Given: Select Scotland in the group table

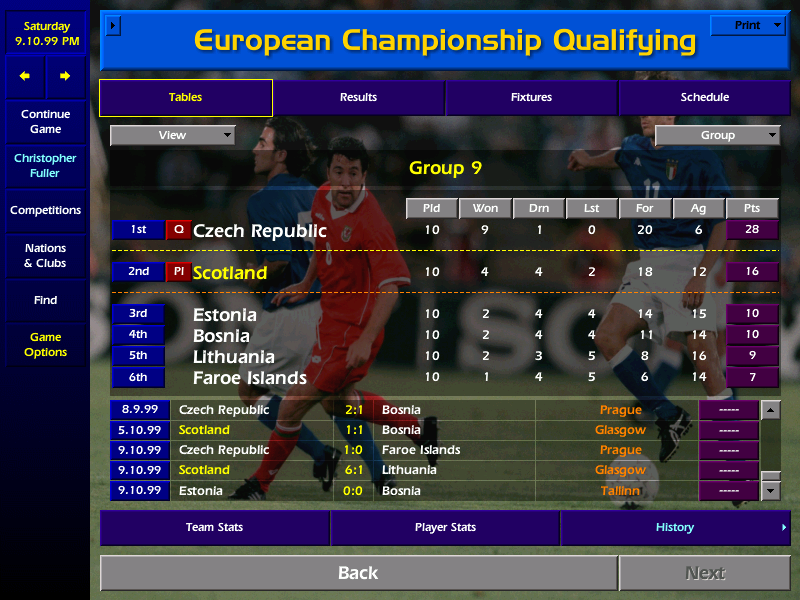Looking at the screenshot, I should [x=230, y=273].
